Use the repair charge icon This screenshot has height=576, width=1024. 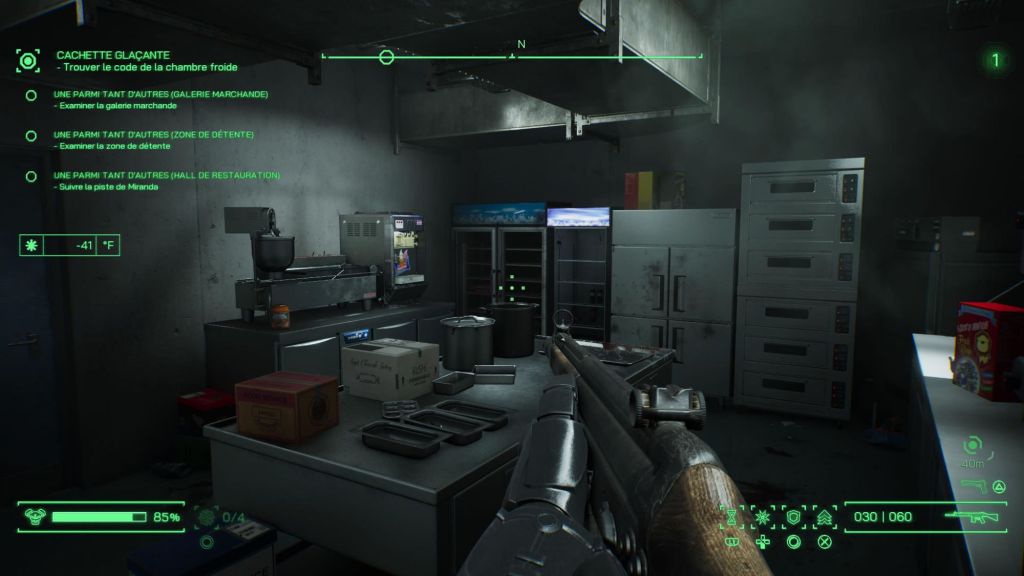[207, 517]
